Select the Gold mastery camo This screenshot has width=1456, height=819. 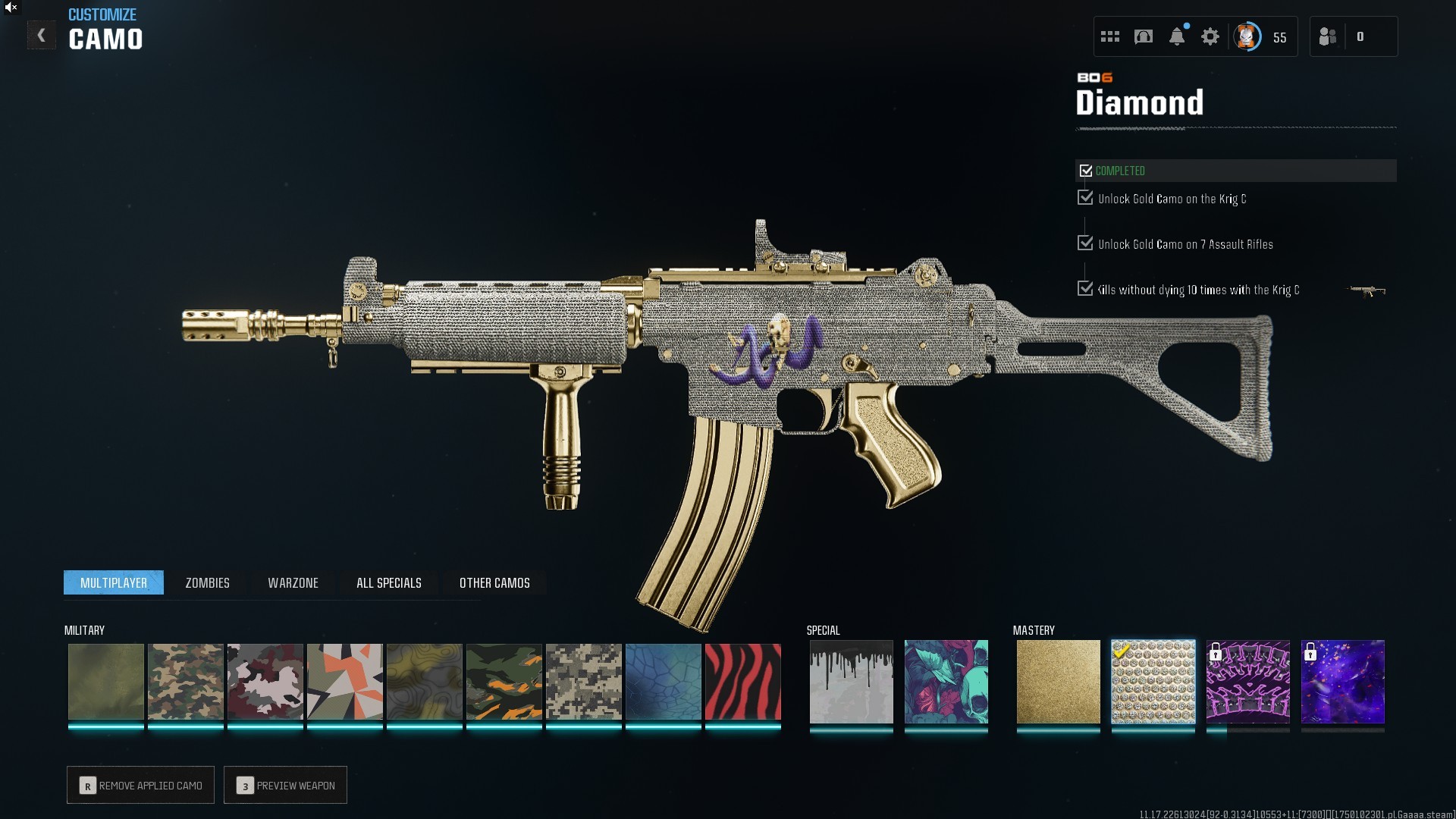click(x=1058, y=681)
